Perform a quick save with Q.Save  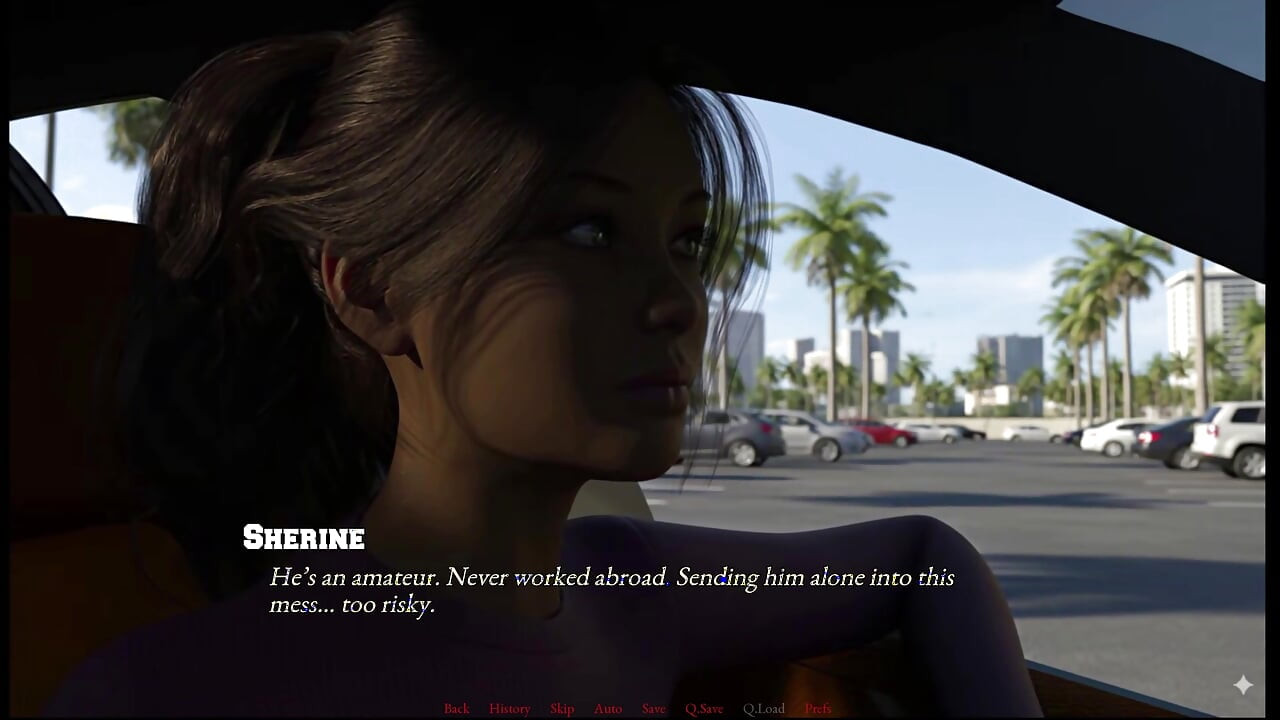[705, 708]
